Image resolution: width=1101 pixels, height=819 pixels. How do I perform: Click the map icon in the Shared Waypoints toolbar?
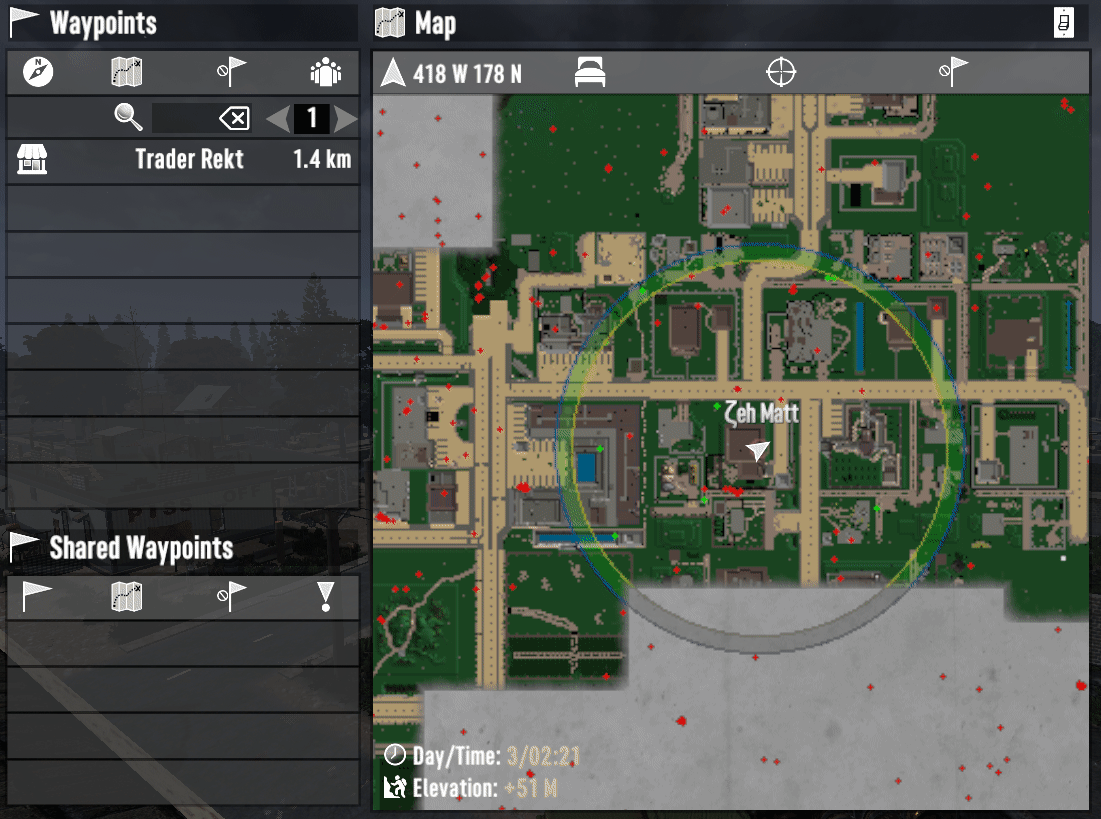[127, 597]
